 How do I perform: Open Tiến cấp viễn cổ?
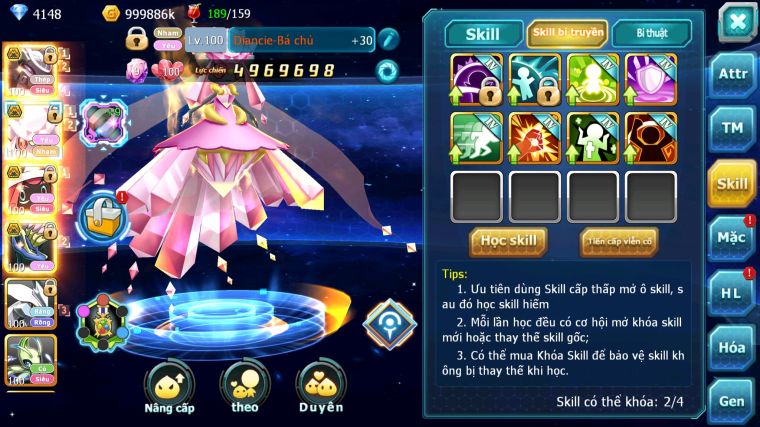[x=619, y=241]
